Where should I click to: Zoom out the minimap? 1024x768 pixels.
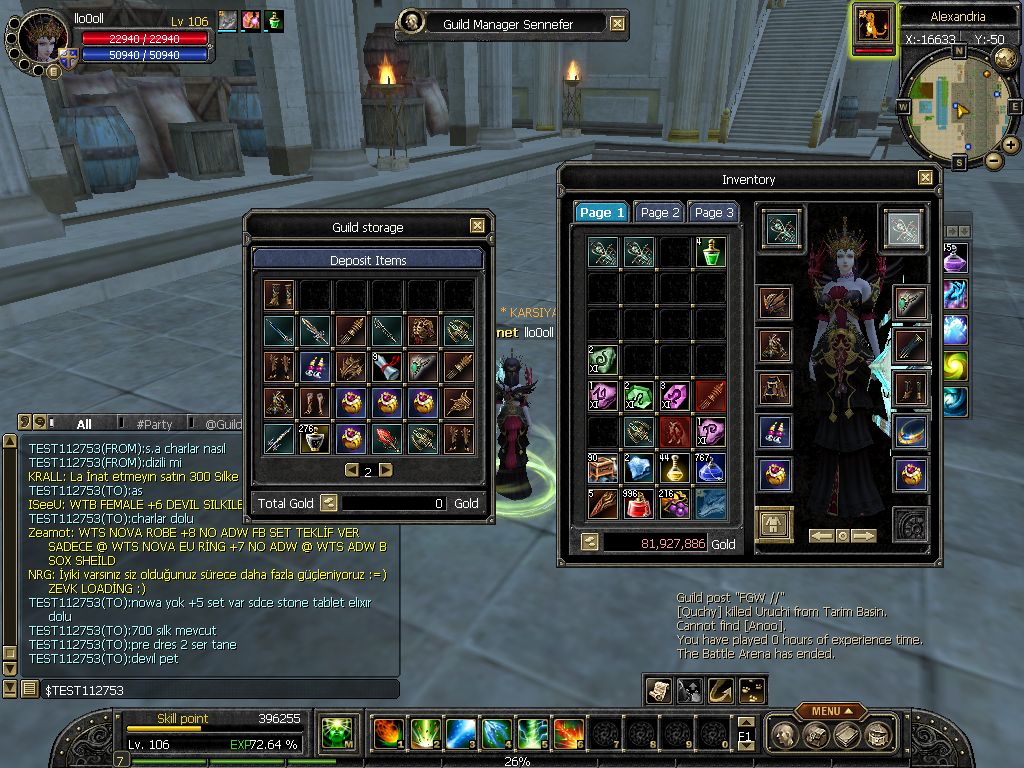(x=994, y=160)
